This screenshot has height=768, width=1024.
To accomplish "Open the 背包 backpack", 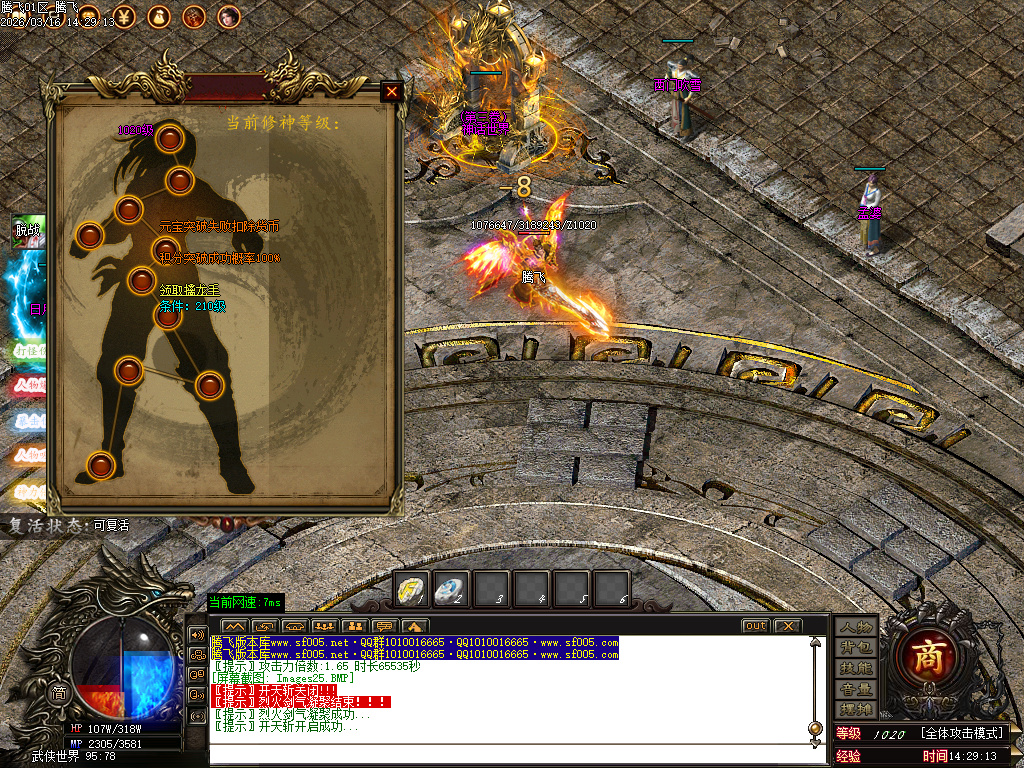I will pyautogui.click(x=856, y=647).
